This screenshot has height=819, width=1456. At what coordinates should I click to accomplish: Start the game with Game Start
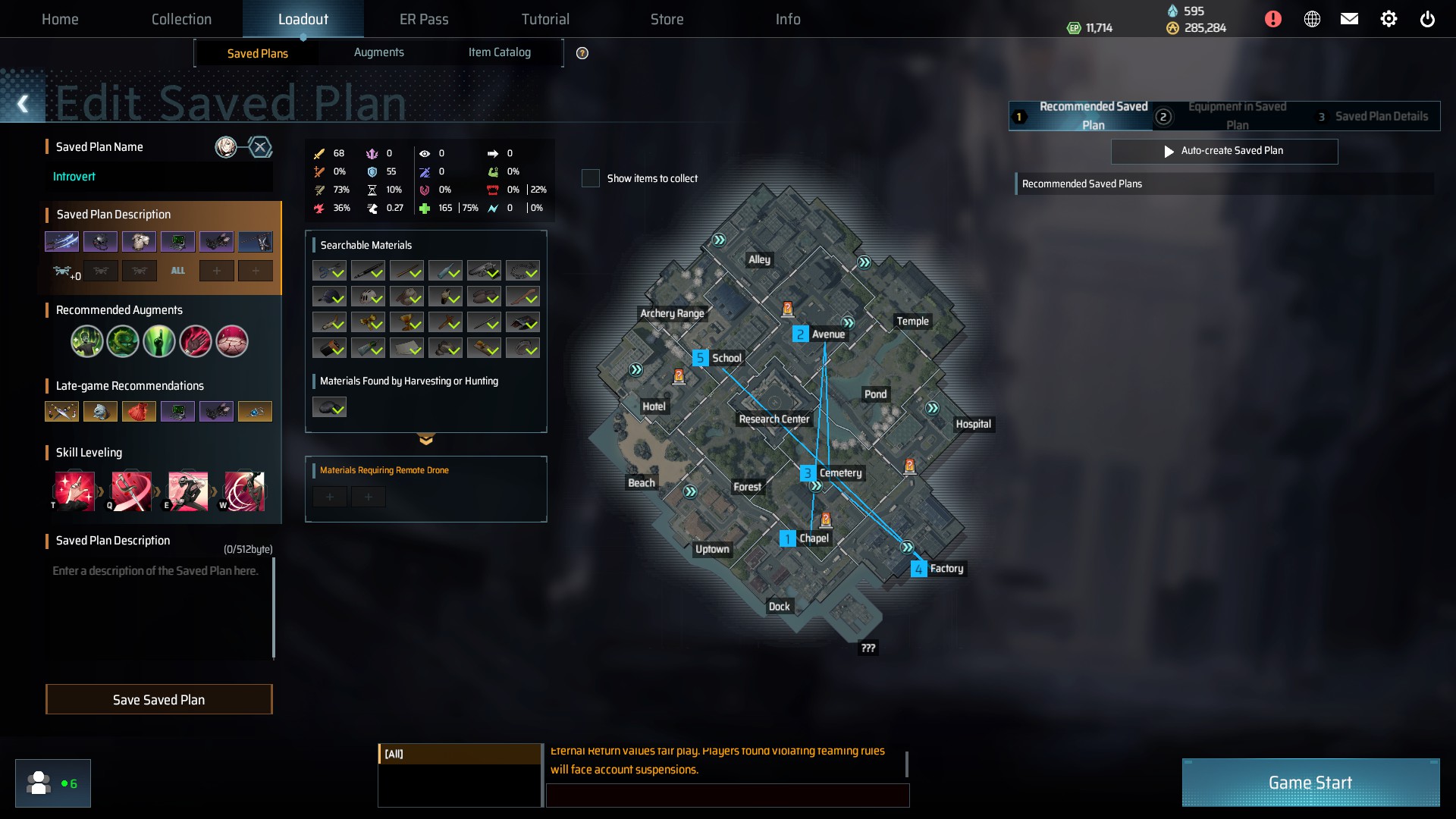click(1310, 782)
